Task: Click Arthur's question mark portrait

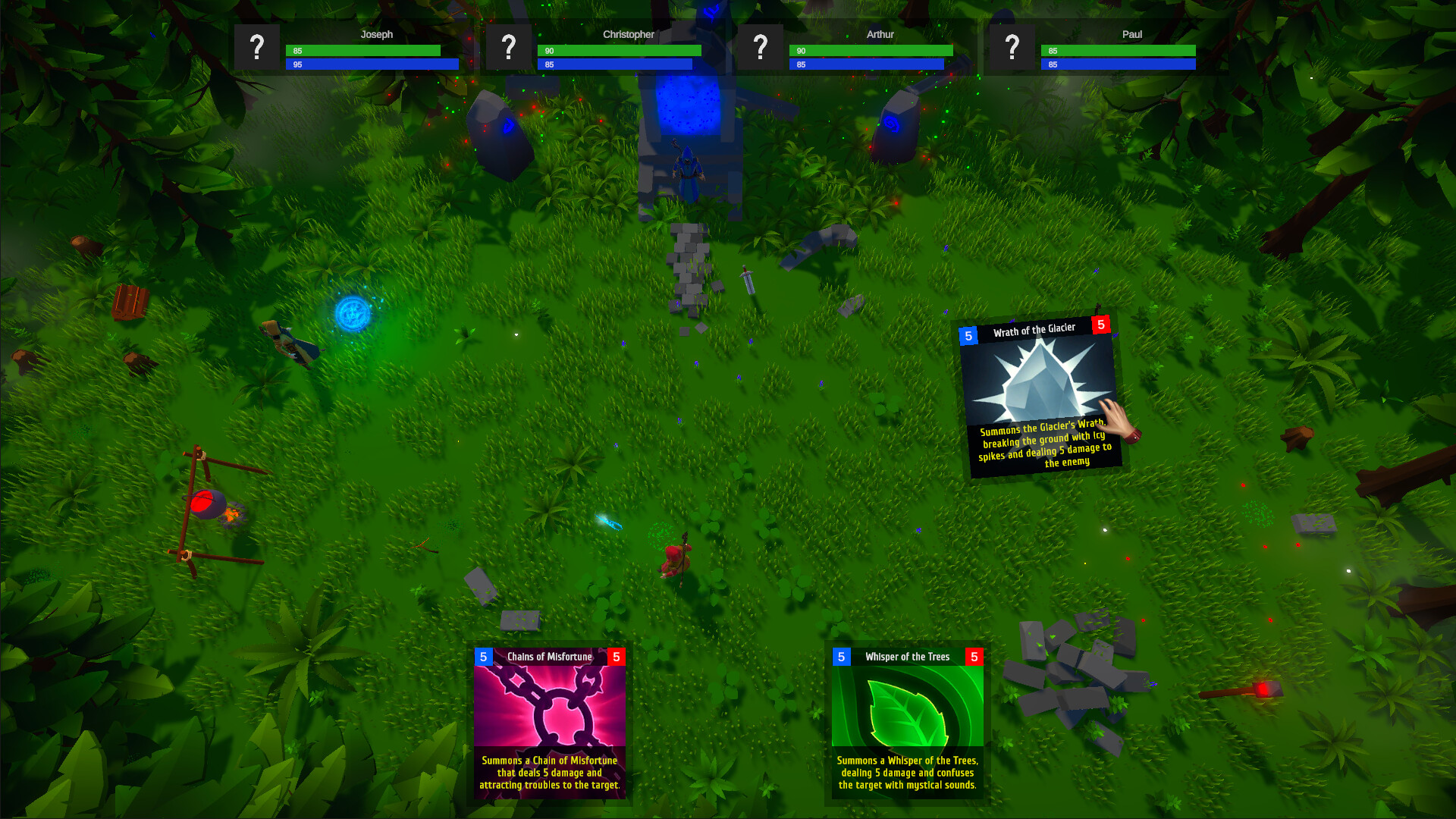Action: [761, 48]
